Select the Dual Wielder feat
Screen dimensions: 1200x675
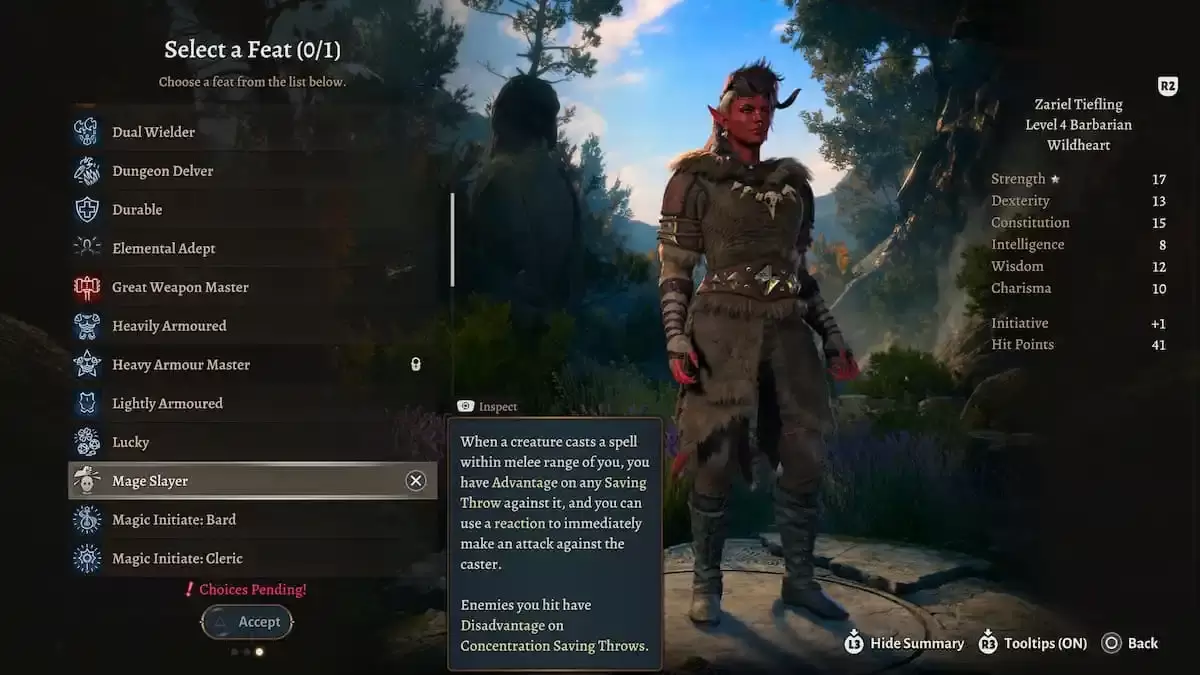(153, 132)
